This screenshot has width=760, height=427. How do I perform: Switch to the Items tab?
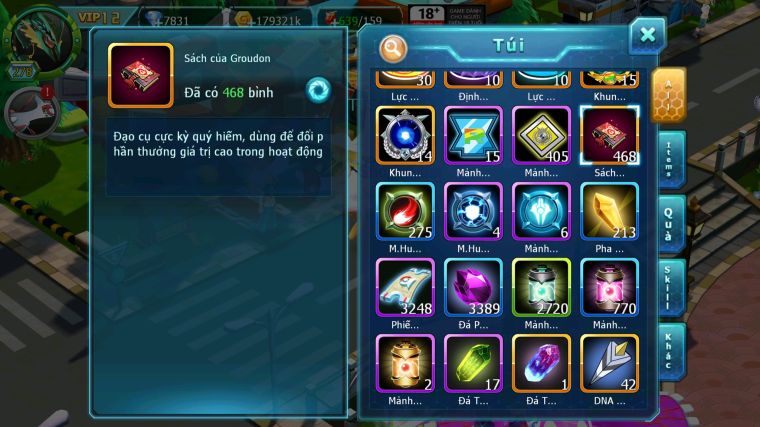(669, 159)
